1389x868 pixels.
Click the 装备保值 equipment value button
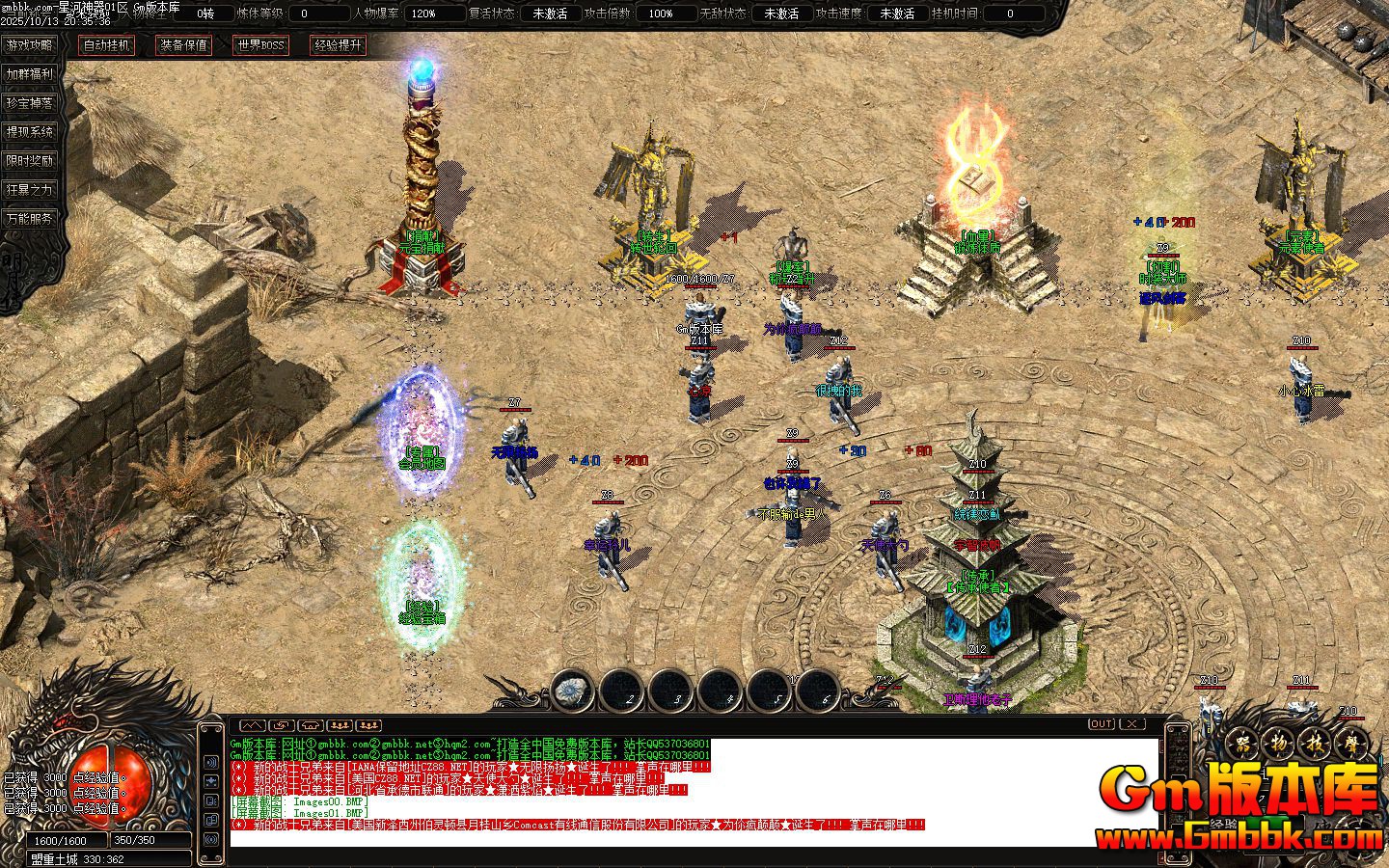pyautogui.click(x=183, y=45)
